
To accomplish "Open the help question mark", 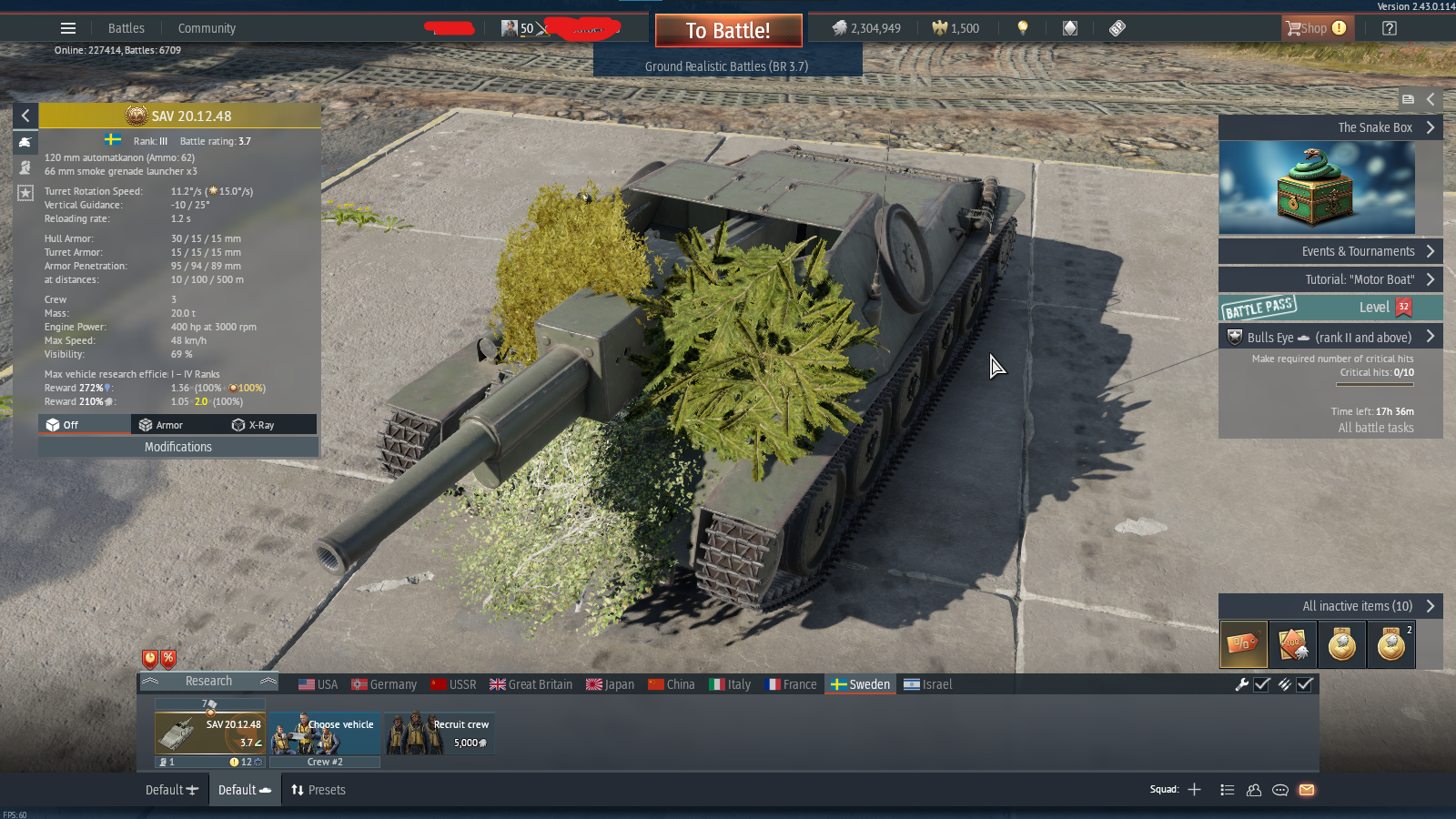I will pyautogui.click(x=1389, y=28).
